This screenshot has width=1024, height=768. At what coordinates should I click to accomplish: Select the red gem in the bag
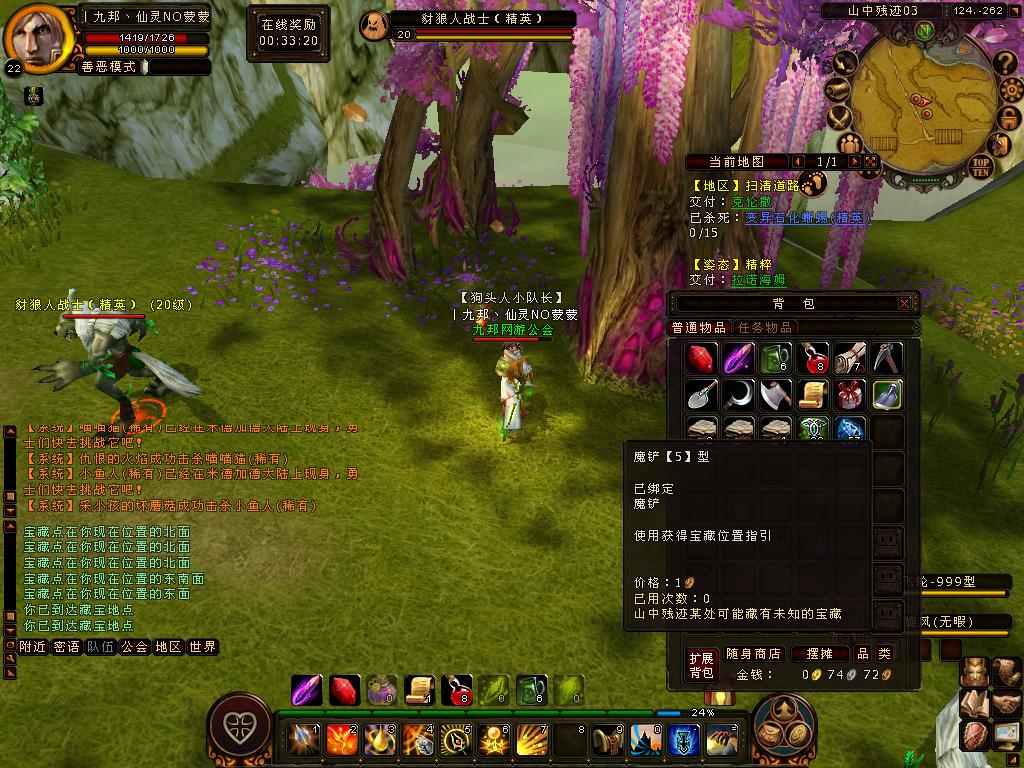(x=701, y=358)
